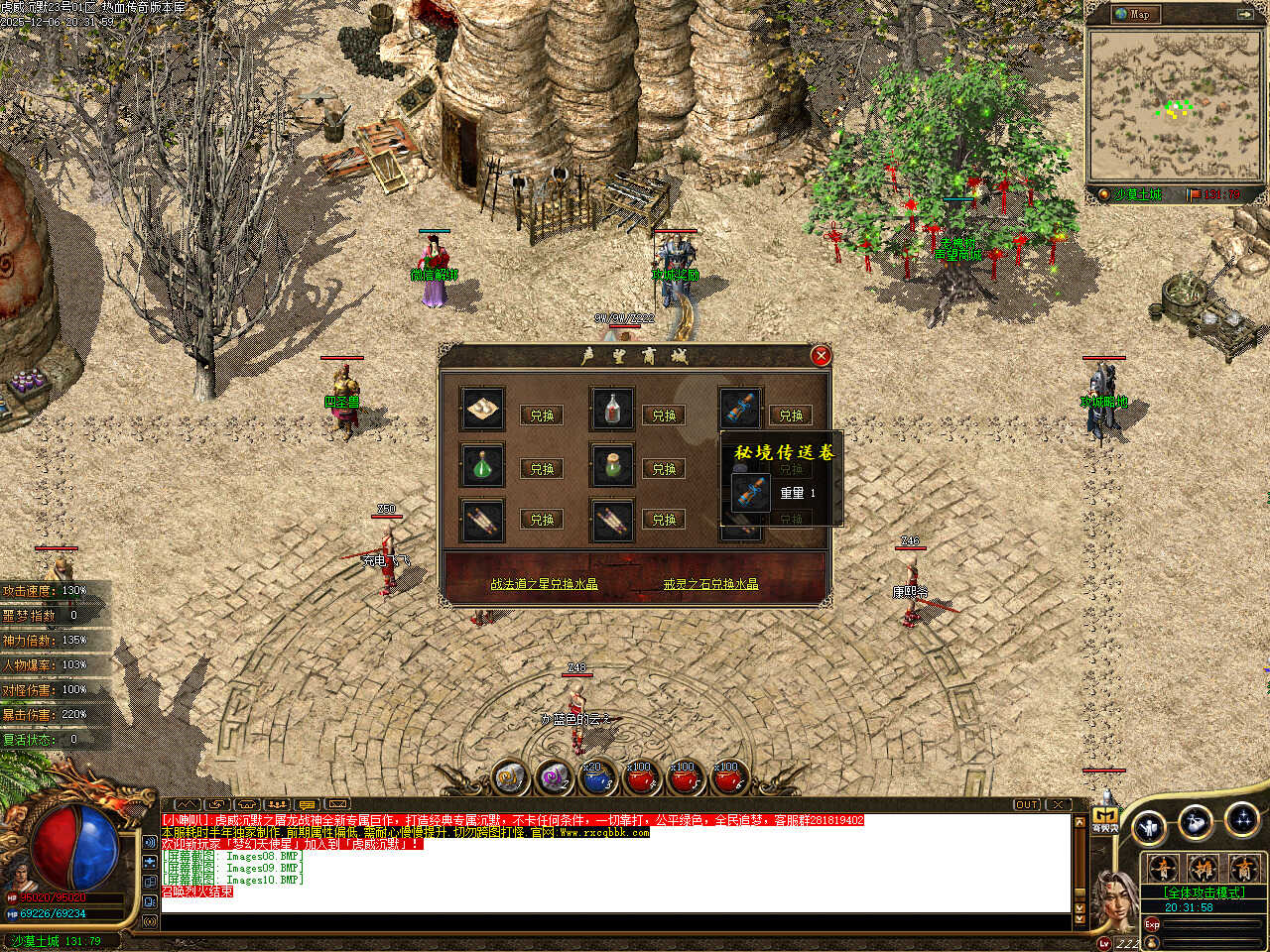This screenshot has width=1270, height=952.
Task: Use the yellow swirl stone hotbar slot
Action: [510, 778]
